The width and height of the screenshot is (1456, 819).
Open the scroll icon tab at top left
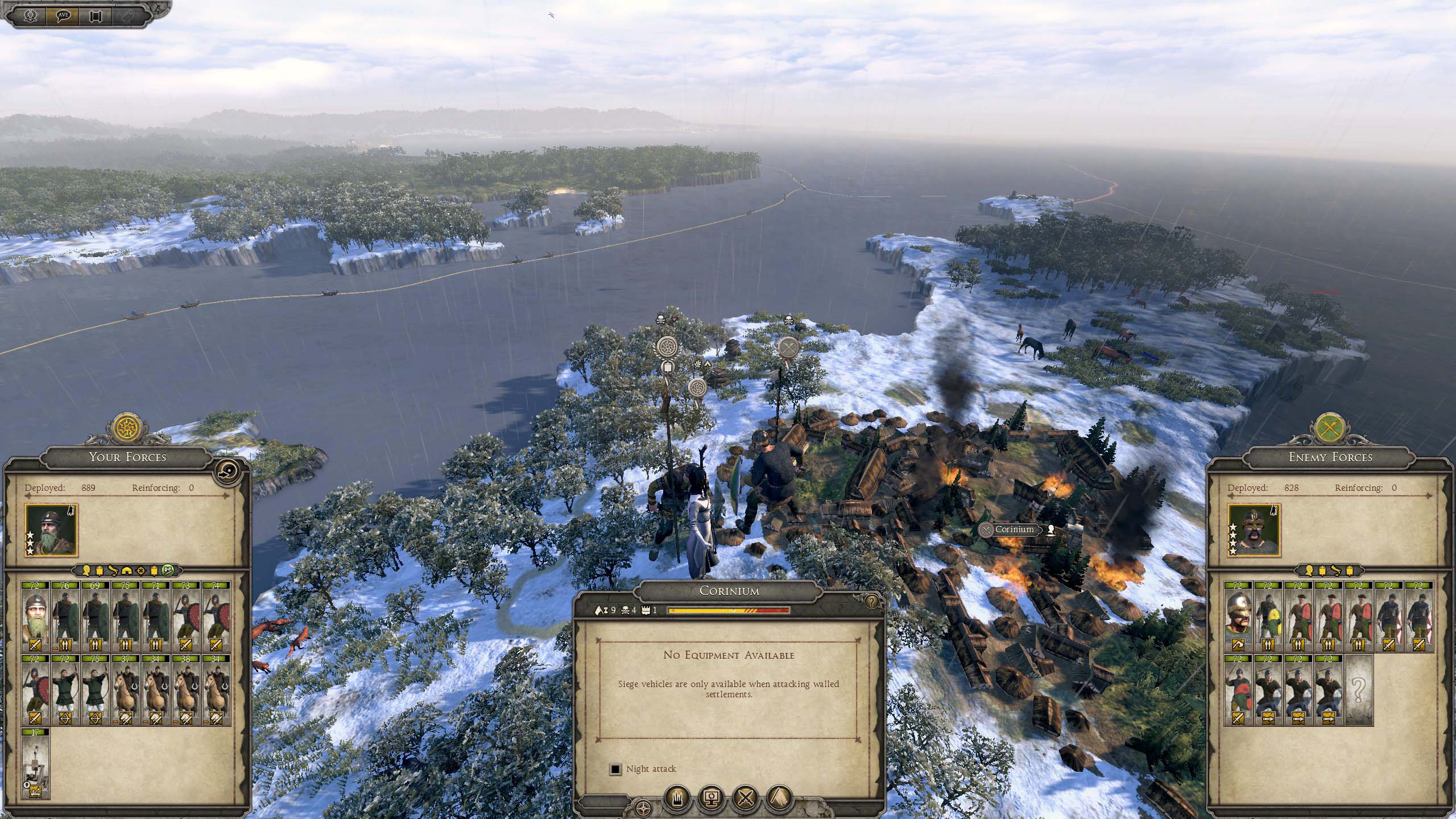[96, 15]
